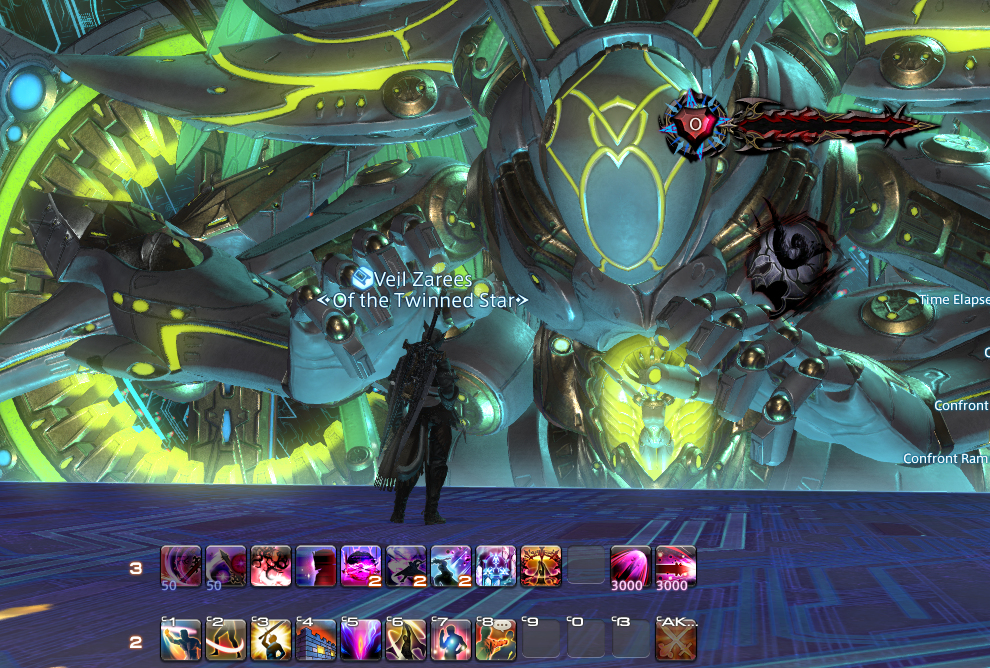This screenshot has width=990, height=668.
Task: Activate the Provoke fist ability
Action: tap(180, 640)
